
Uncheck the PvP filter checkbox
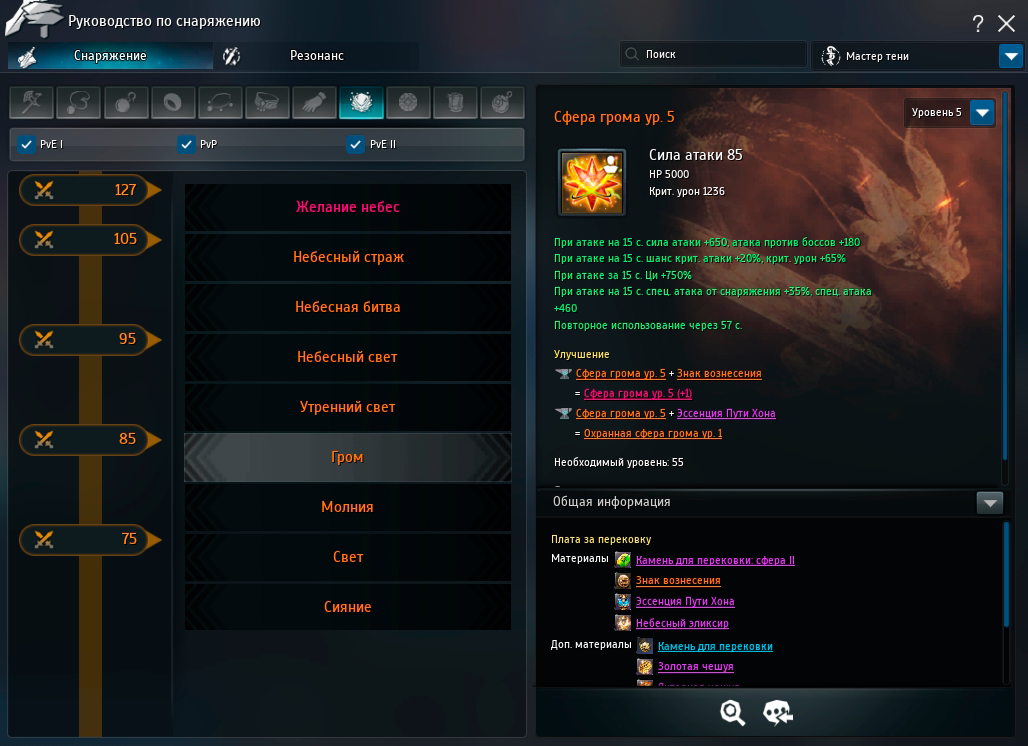[x=186, y=145]
